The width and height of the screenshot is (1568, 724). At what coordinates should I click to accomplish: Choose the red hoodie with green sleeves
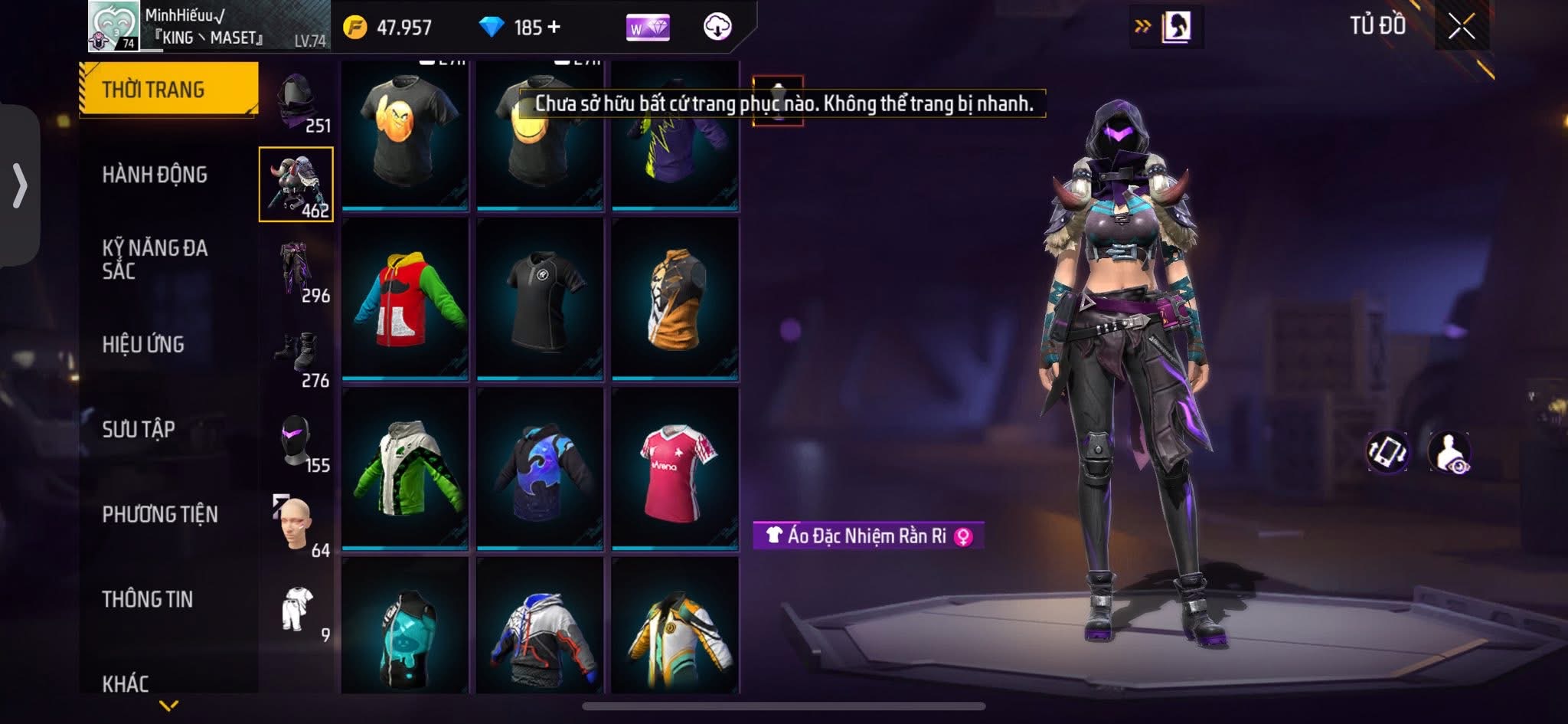pos(405,299)
